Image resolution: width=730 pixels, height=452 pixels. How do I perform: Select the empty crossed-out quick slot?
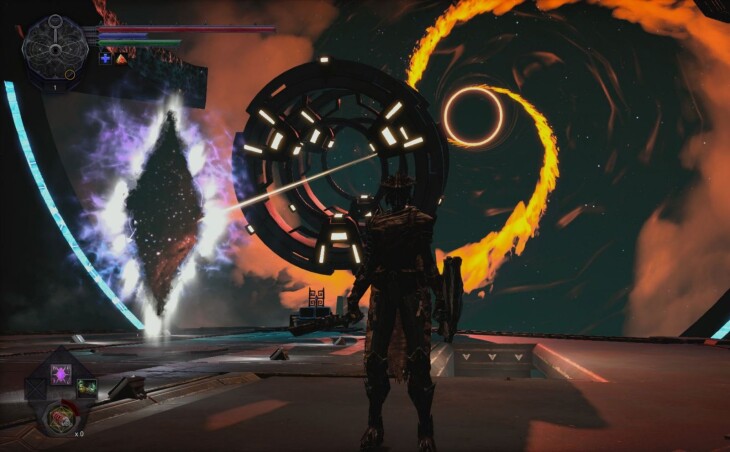pyautogui.click(x=35, y=387)
